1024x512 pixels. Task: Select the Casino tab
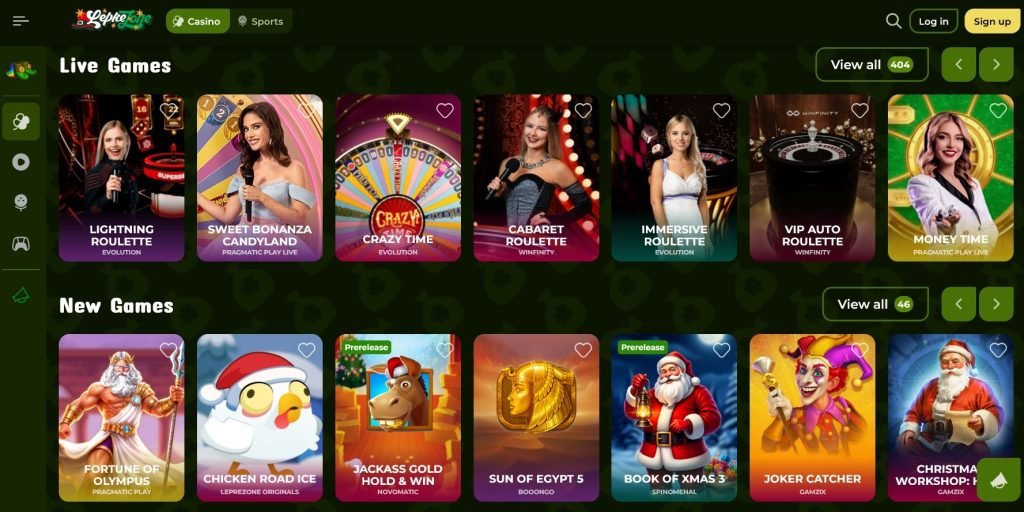point(197,21)
